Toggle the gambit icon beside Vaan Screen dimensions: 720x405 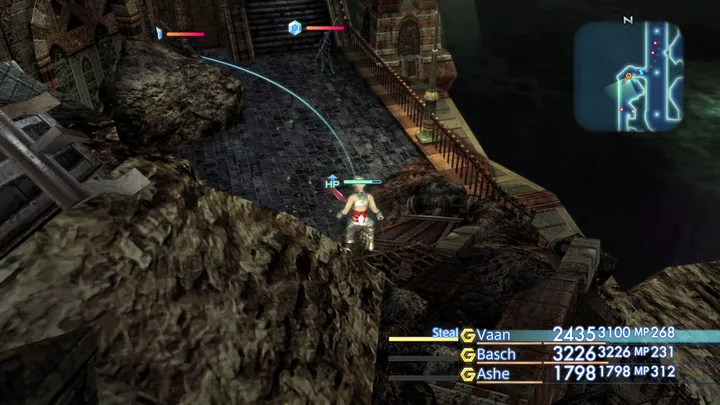pyautogui.click(x=467, y=334)
